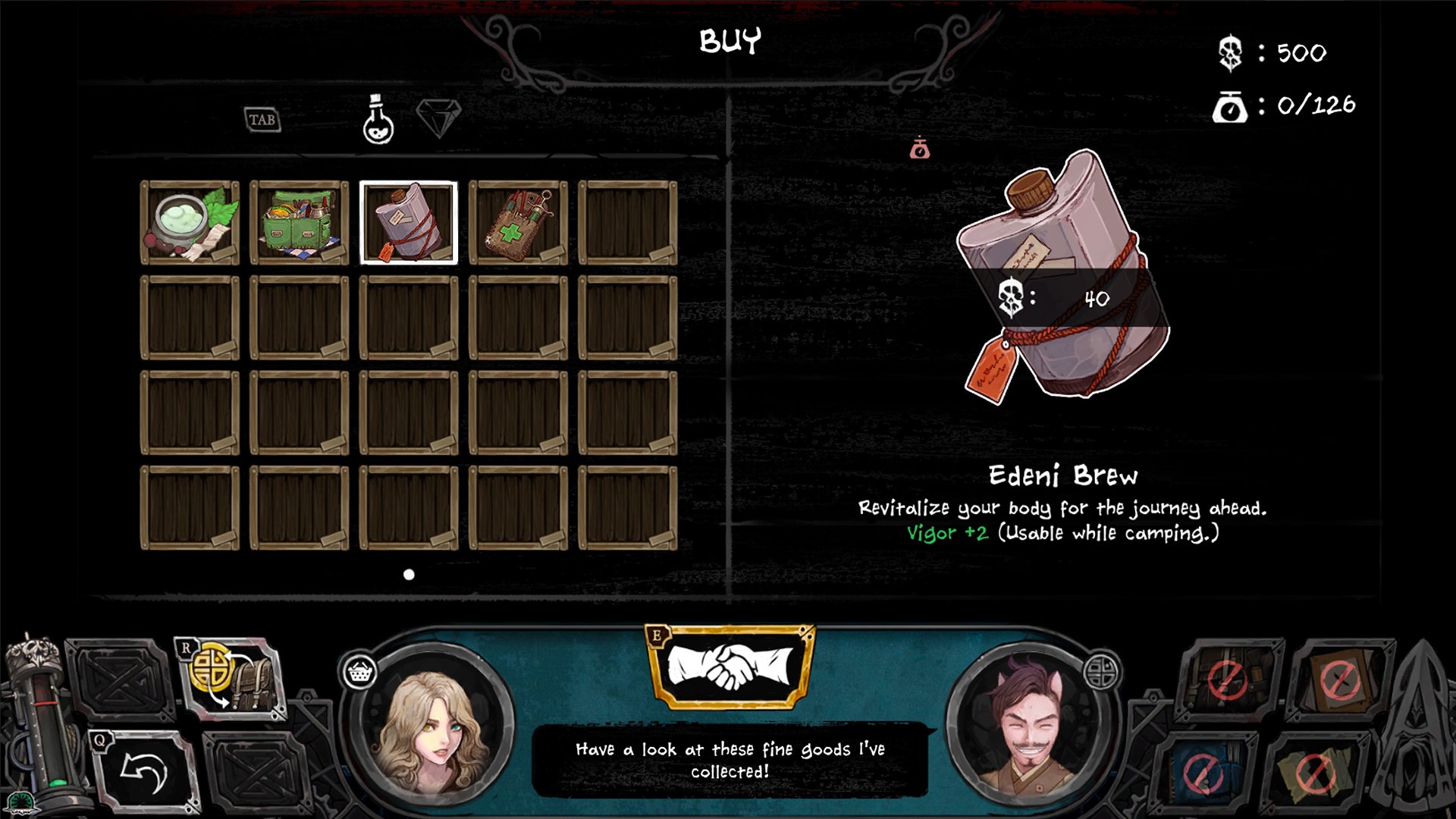Click the page indicator dot below the item grid
Image resolution: width=1456 pixels, height=819 pixels.
(407, 575)
